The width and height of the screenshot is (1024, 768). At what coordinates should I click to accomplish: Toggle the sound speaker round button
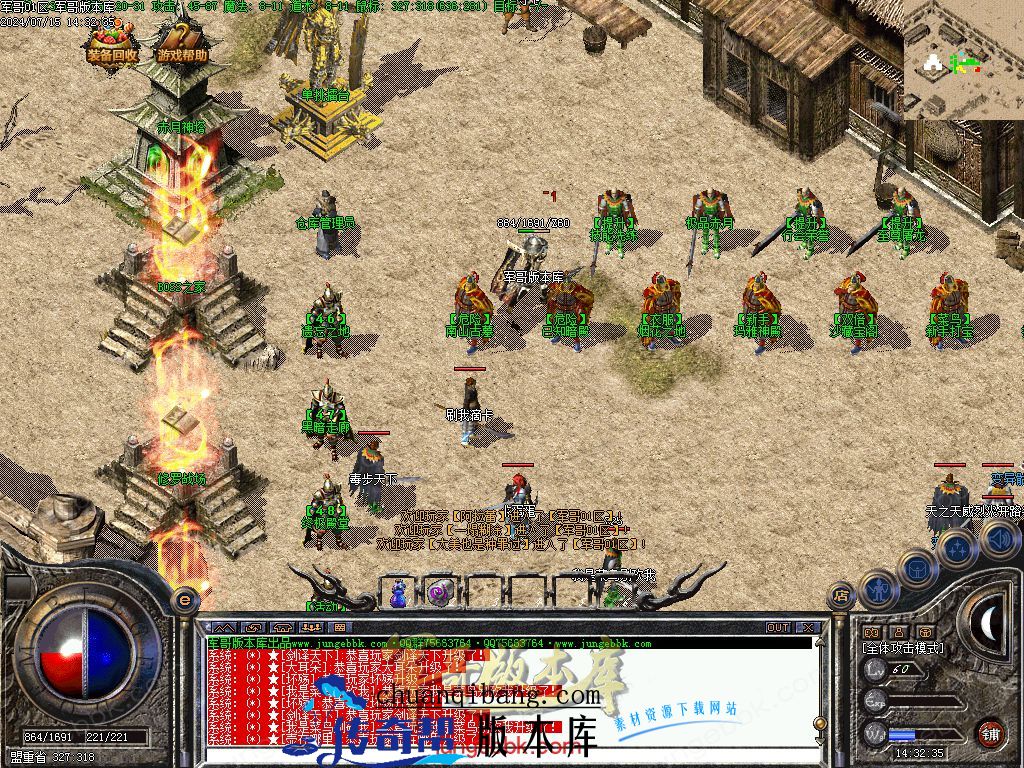(999, 539)
